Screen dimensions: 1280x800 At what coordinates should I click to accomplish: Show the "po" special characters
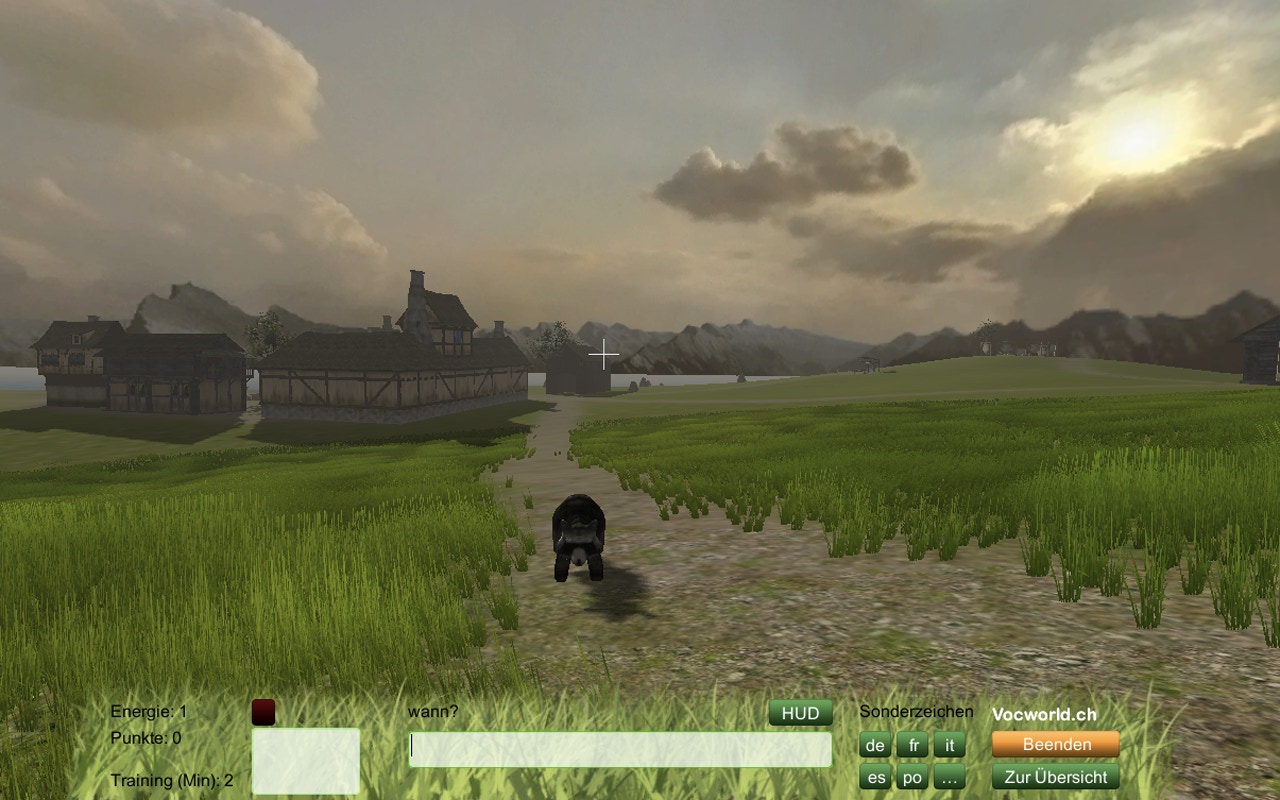[x=913, y=777]
